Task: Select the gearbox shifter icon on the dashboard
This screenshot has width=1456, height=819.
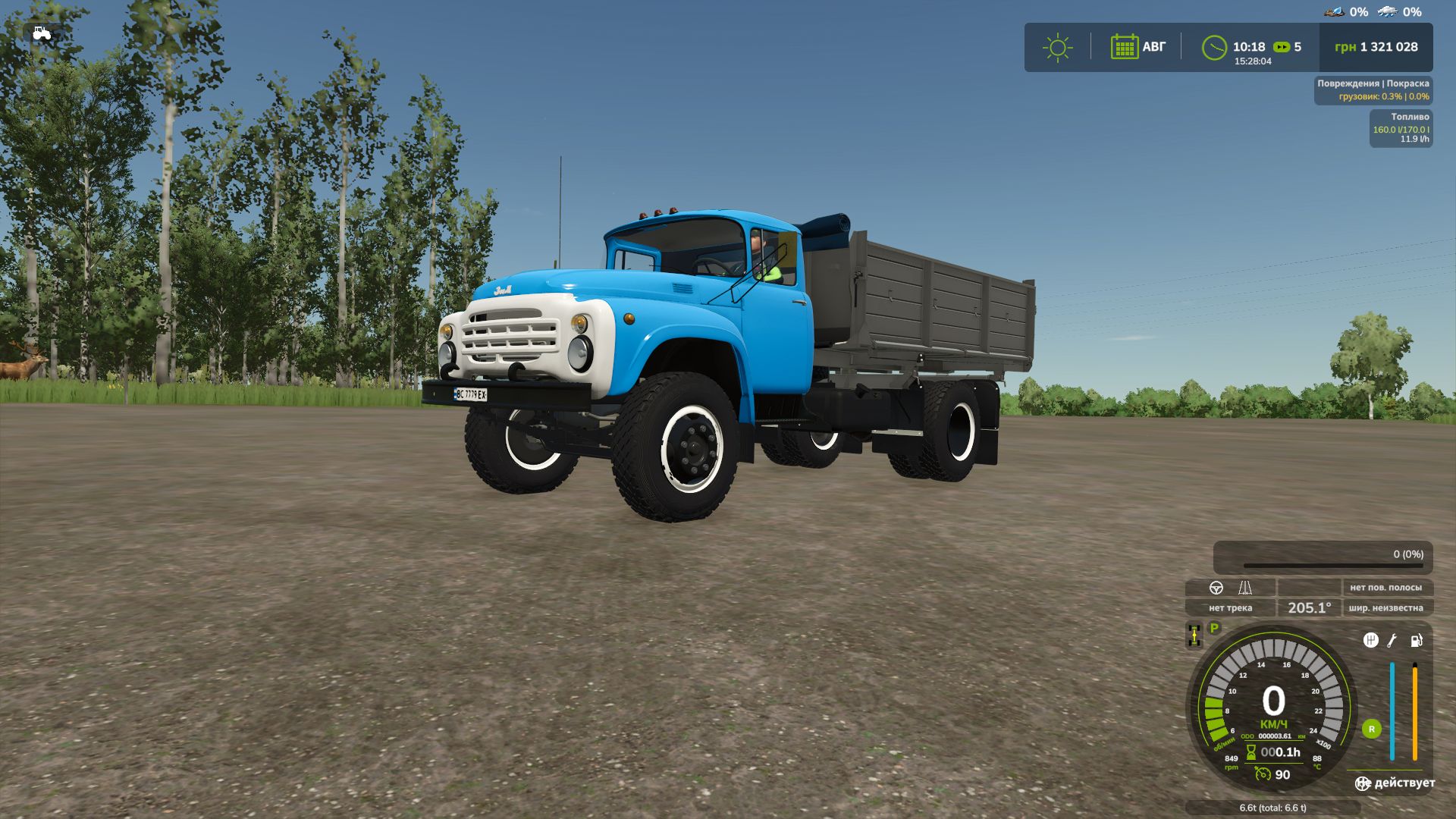Action: point(1373,640)
